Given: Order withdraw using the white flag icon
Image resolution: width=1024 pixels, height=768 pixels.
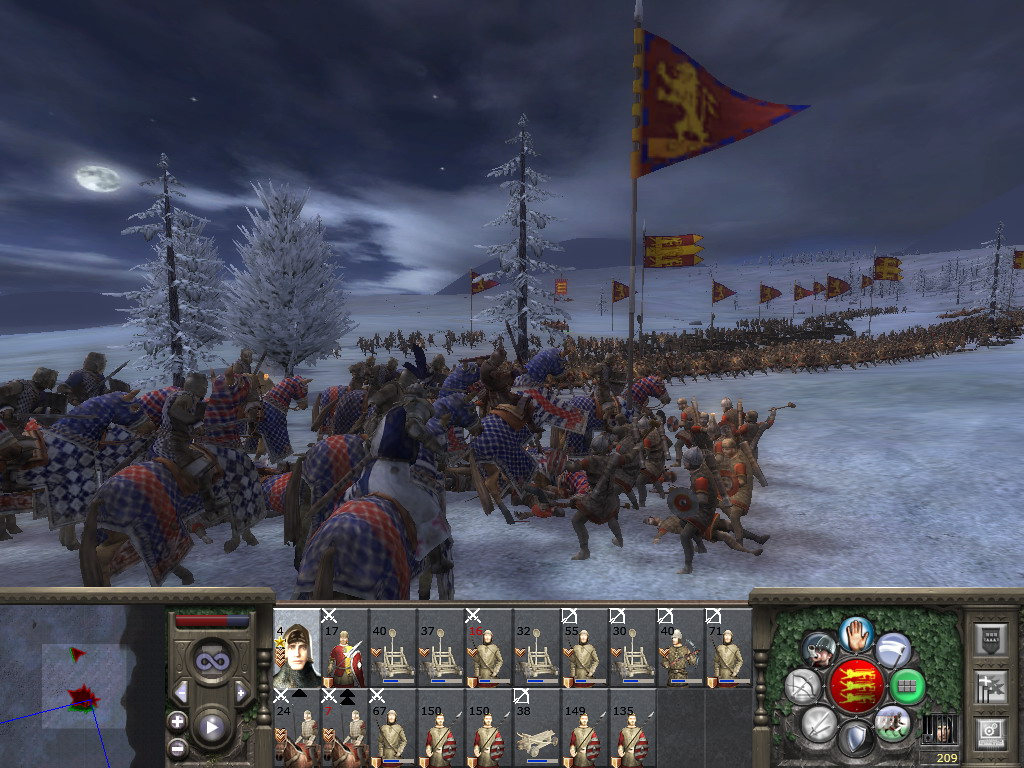Looking at the screenshot, I should pyautogui.click(x=893, y=649).
